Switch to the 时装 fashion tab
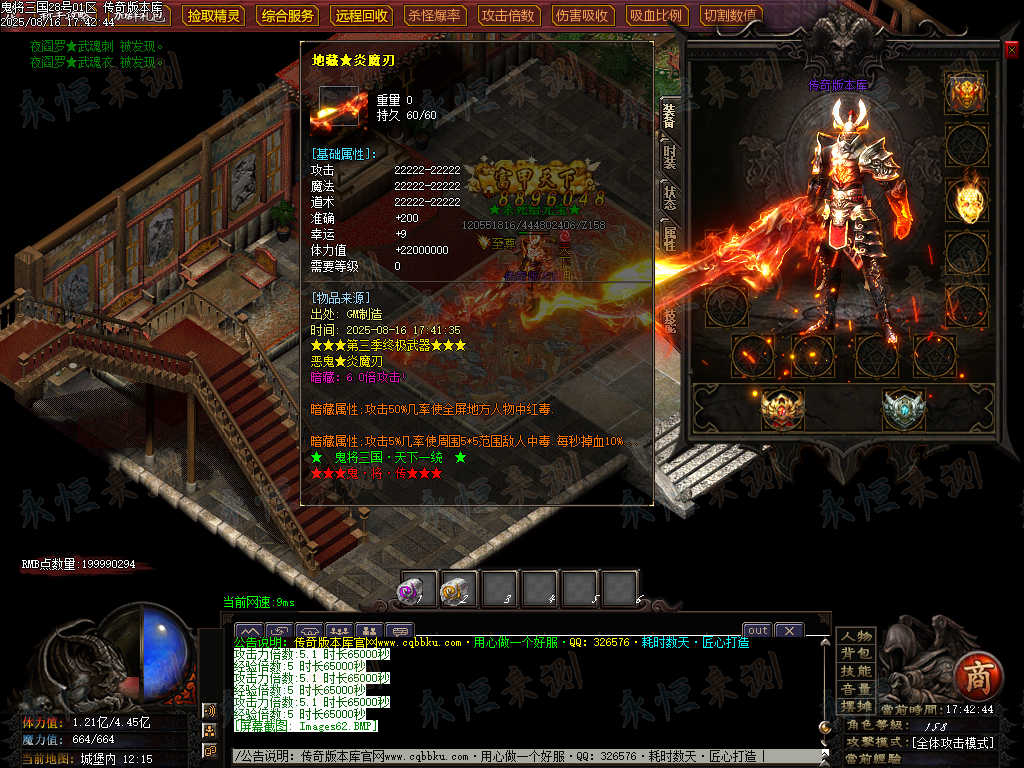1024x768 pixels. [x=670, y=157]
